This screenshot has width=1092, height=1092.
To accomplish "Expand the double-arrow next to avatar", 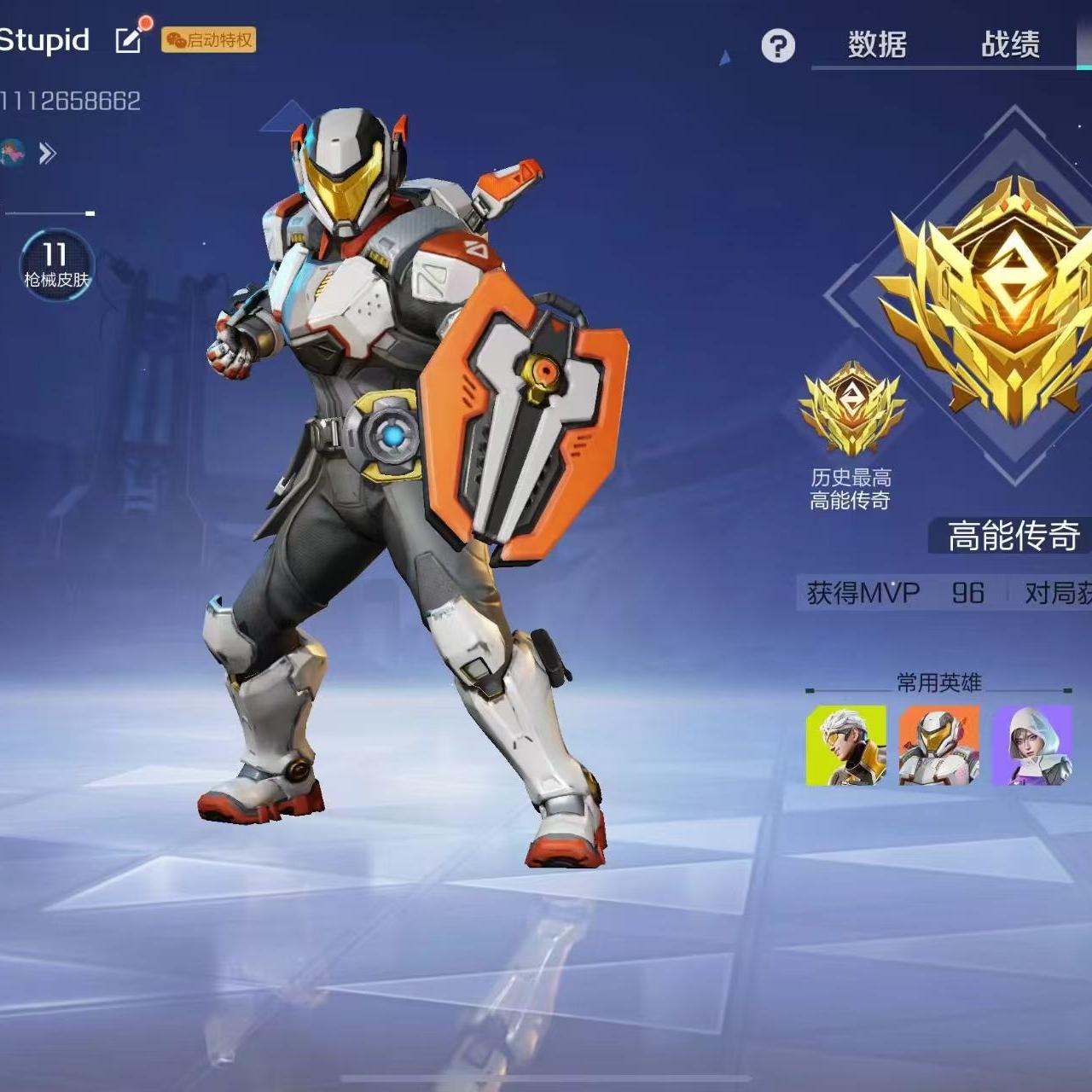I will tap(48, 154).
